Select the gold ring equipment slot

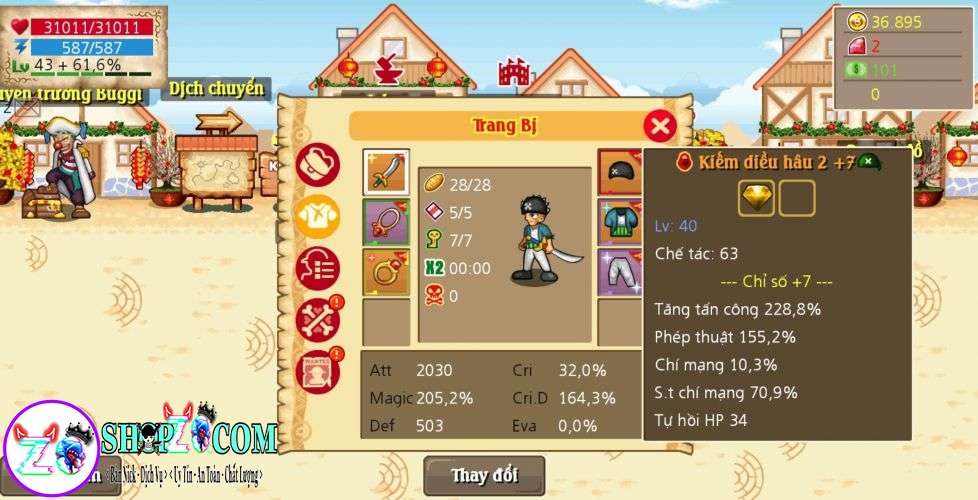(x=386, y=271)
